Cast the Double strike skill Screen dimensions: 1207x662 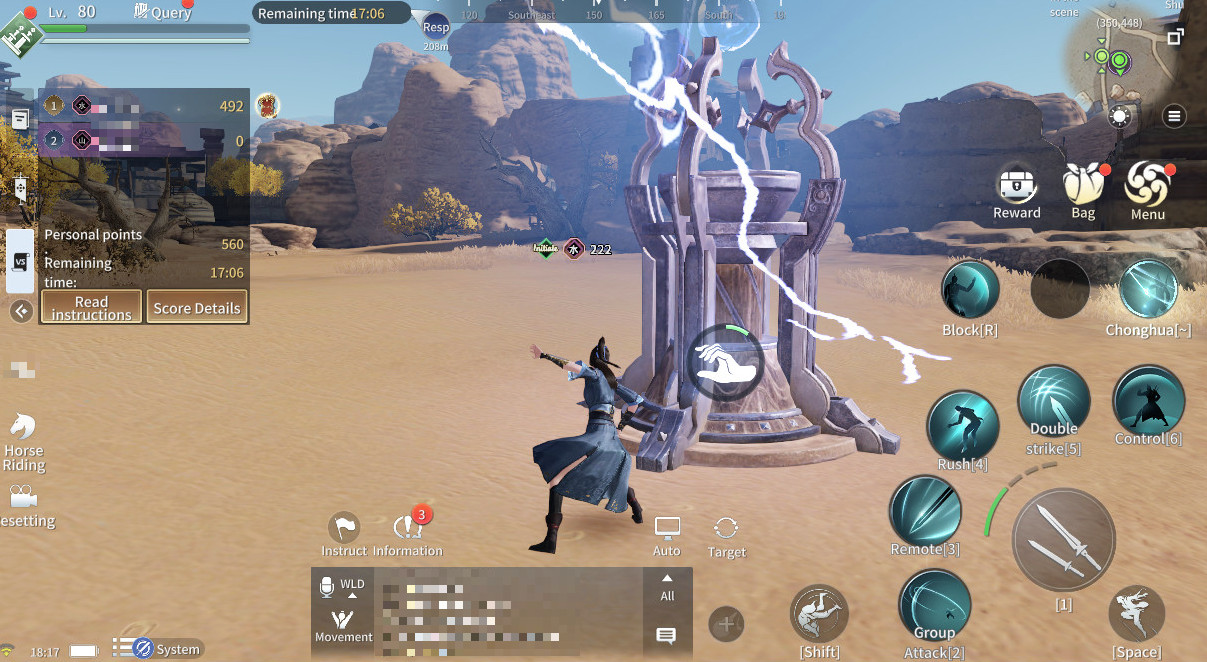1054,401
